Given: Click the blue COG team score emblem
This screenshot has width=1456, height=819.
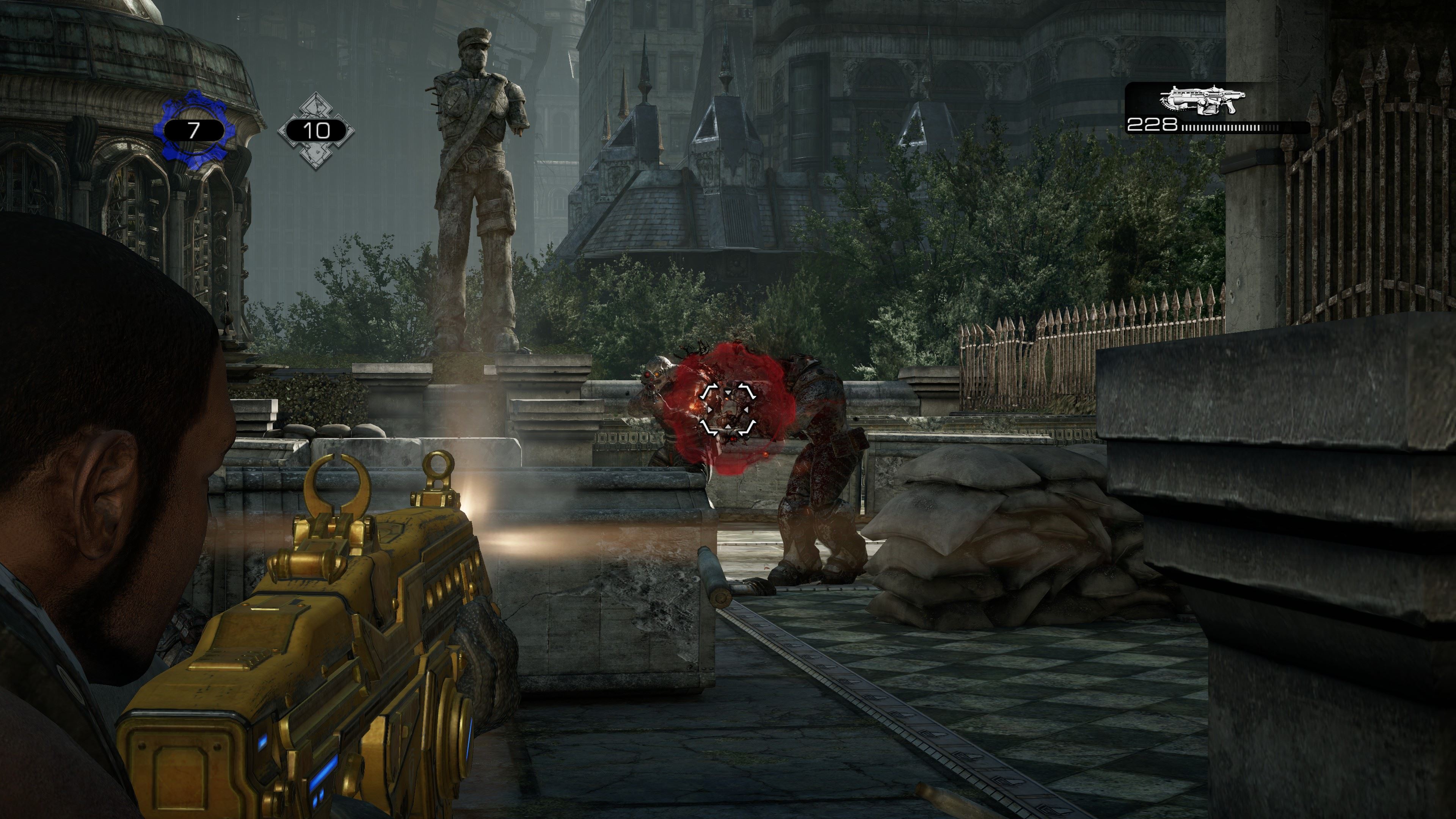Looking at the screenshot, I should tap(193, 130).
